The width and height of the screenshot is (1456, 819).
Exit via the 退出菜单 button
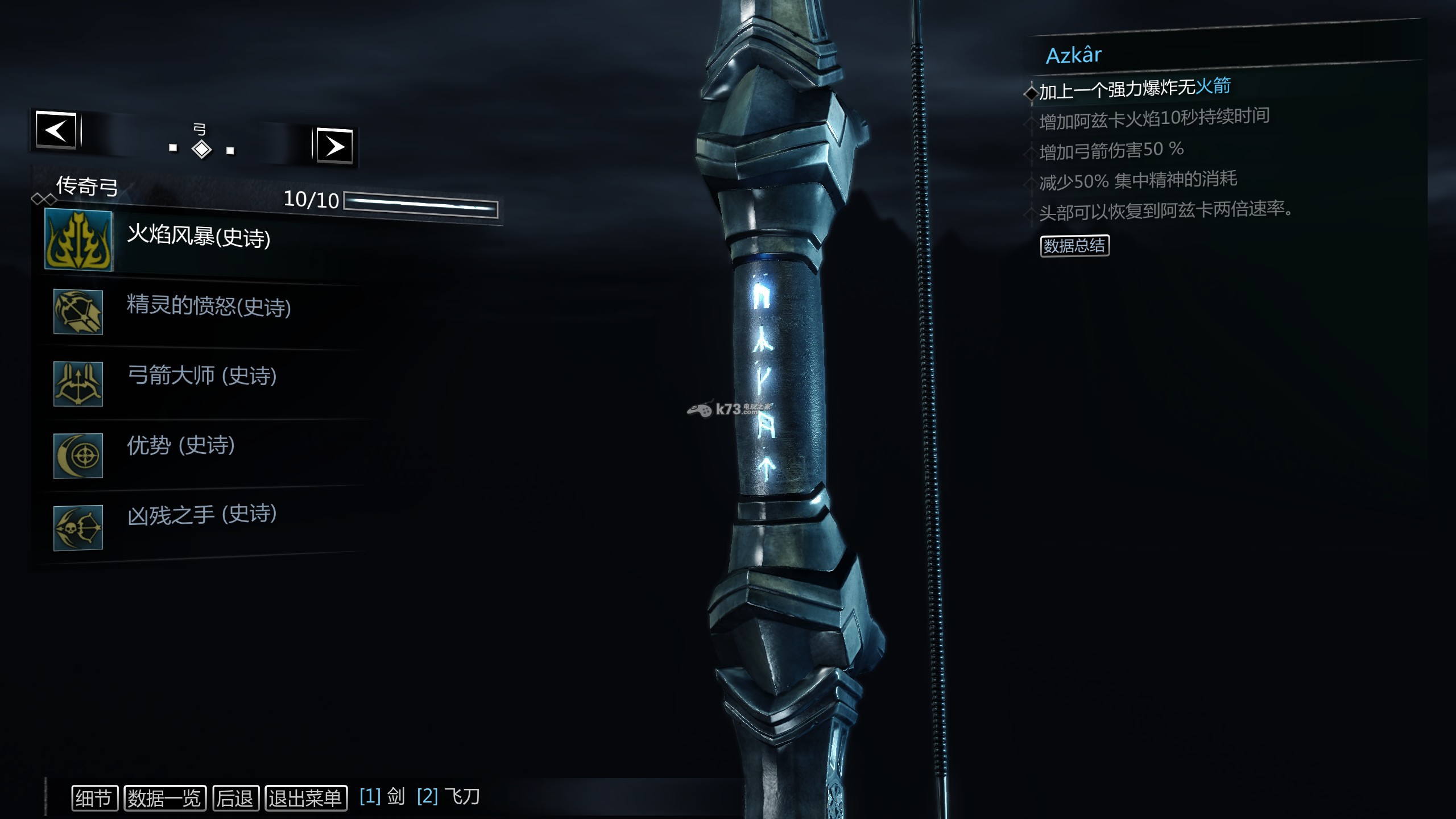pyautogui.click(x=305, y=798)
